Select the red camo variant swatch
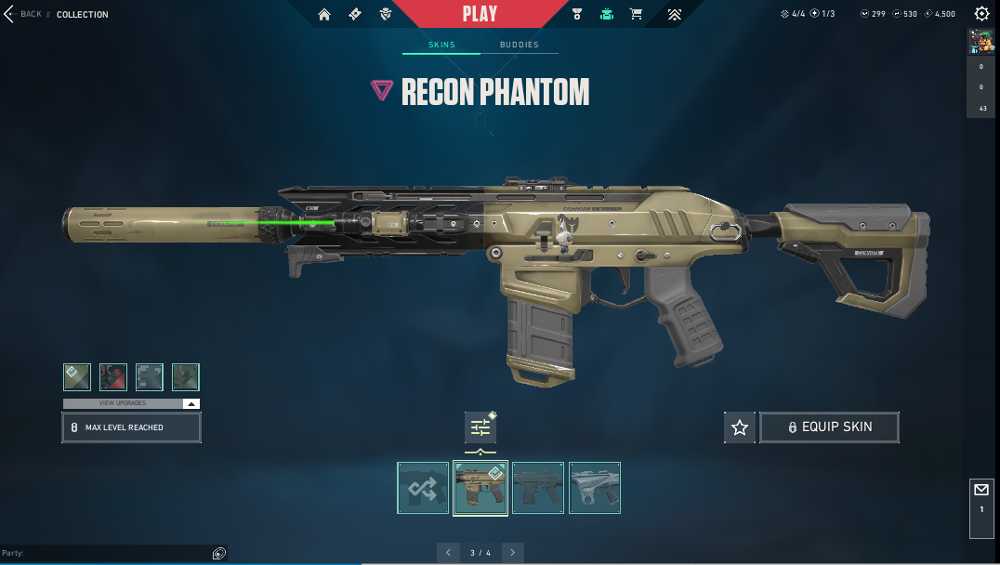1000x565 pixels. (113, 377)
